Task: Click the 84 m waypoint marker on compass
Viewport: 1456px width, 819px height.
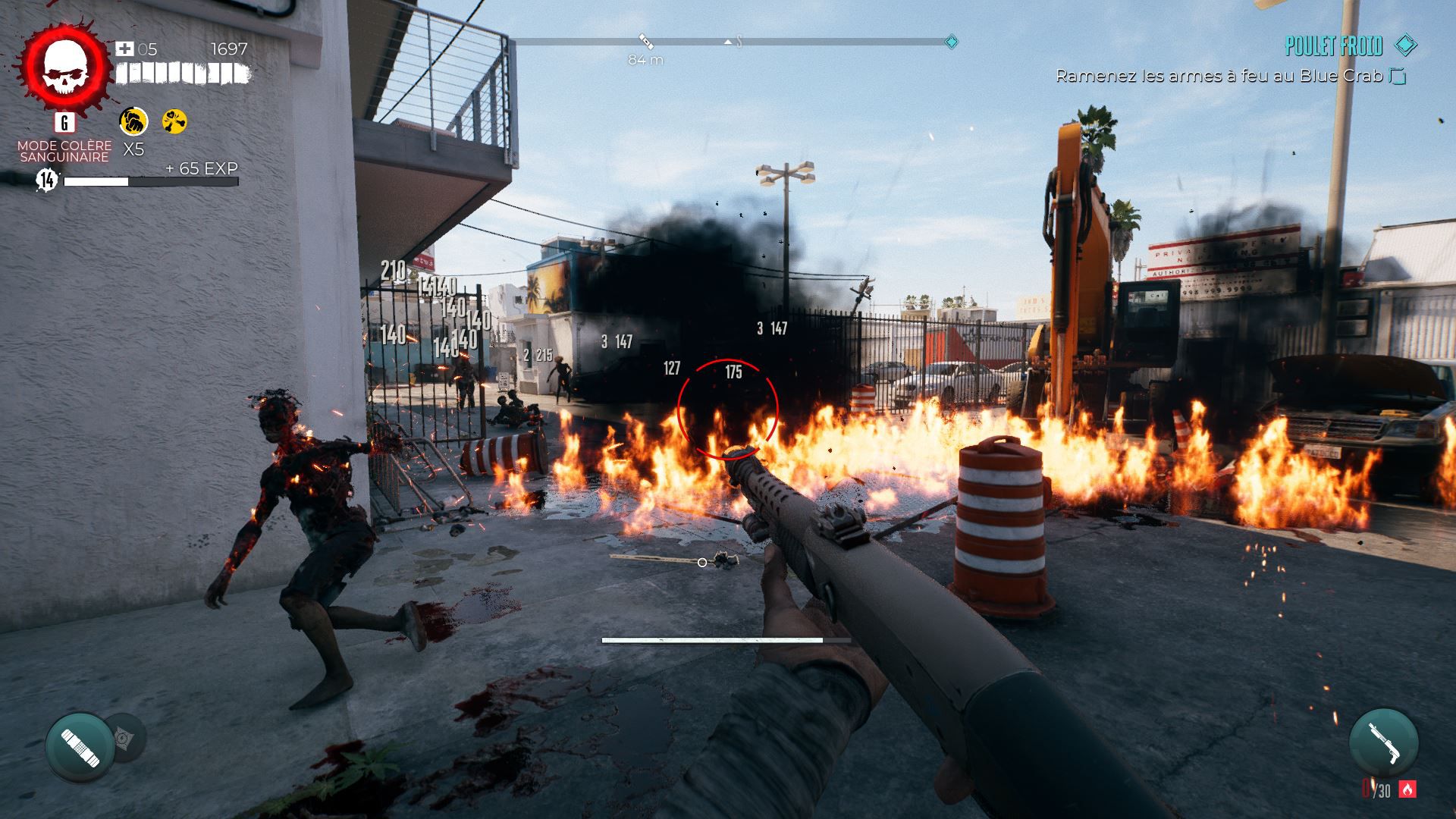Action: 645,41
